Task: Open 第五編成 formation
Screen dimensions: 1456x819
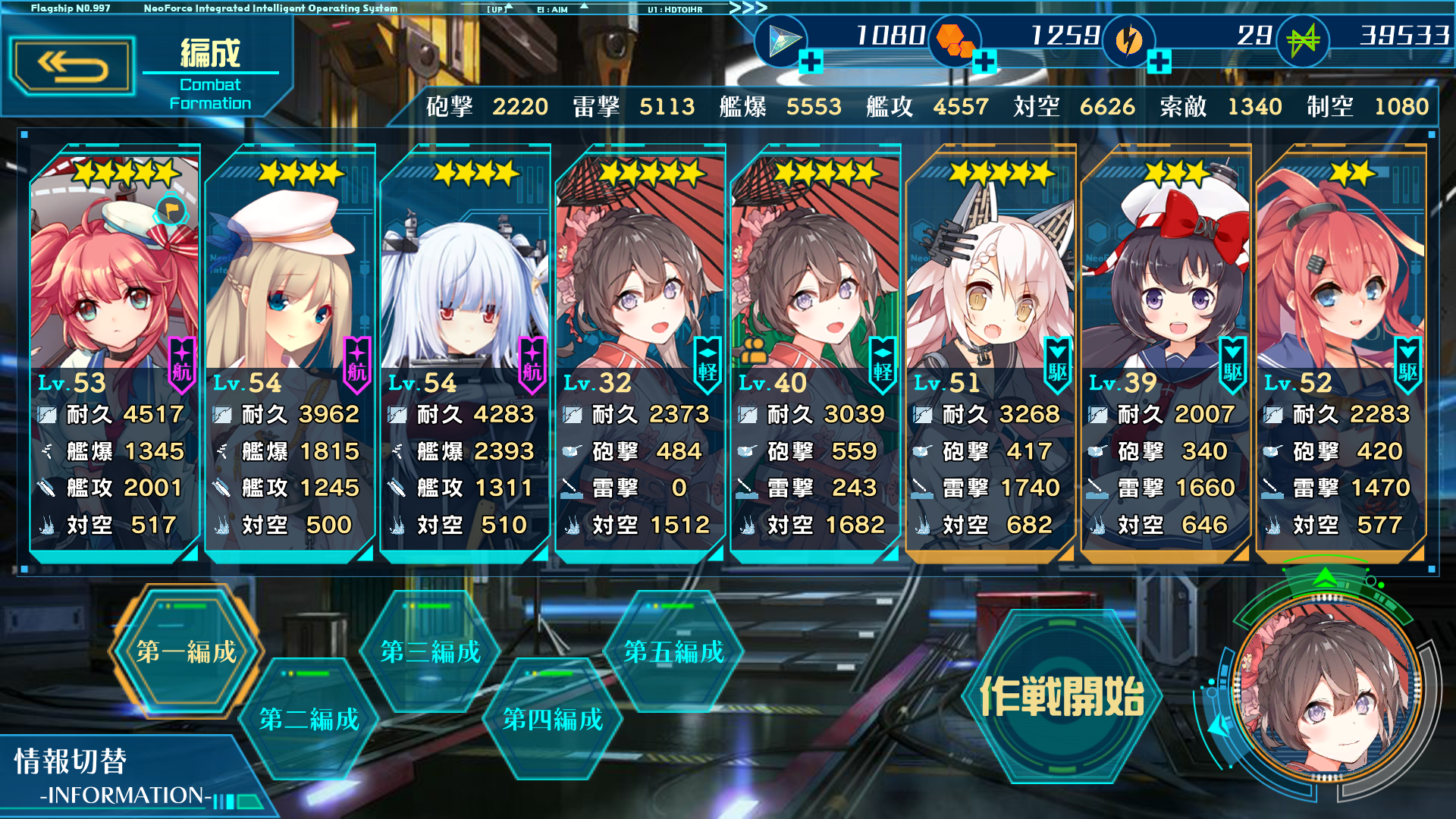Action: [674, 652]
